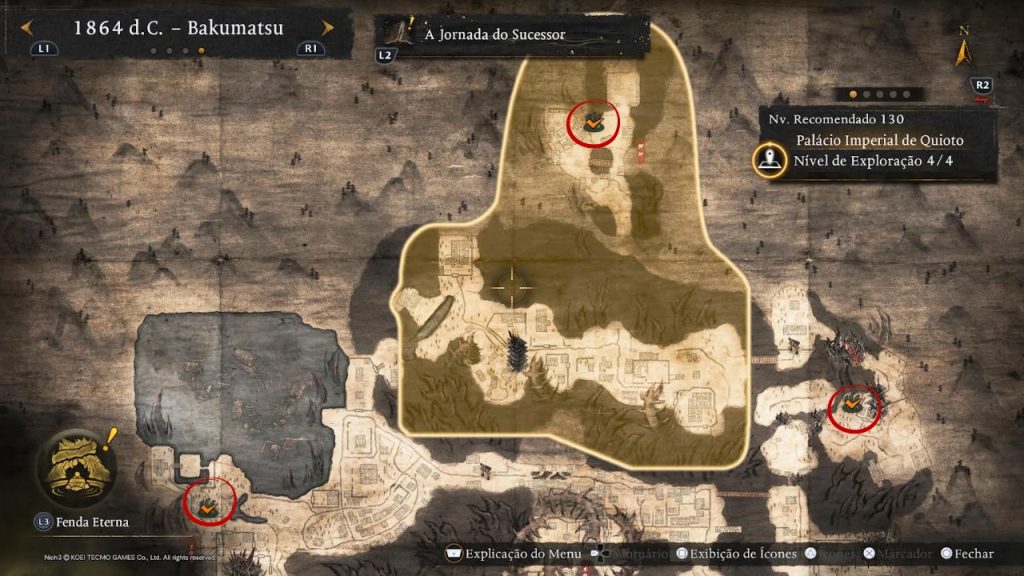Click the north compass indicator
Viewport: 1024px width, 576px height.
964,47
